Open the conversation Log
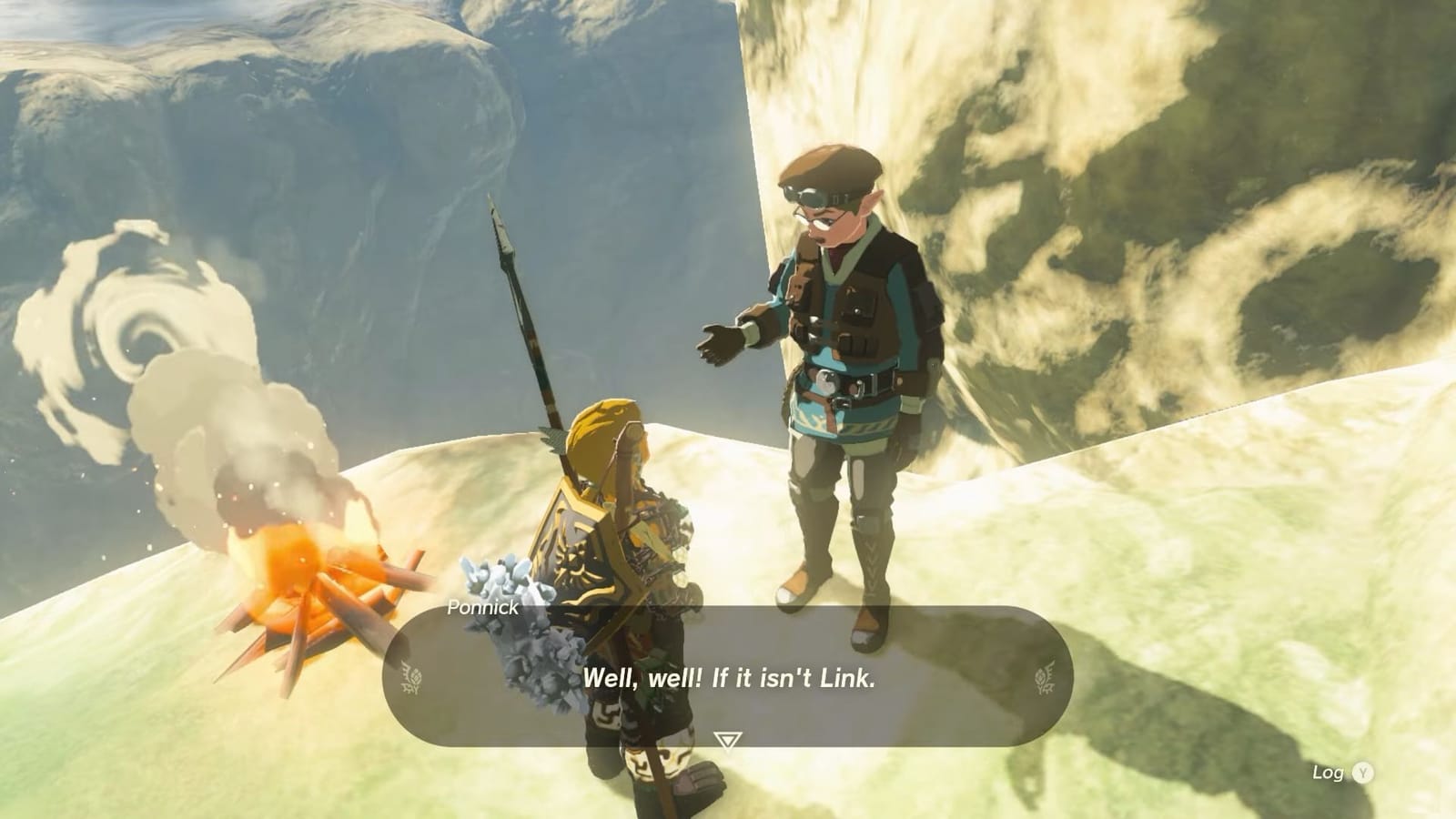 tap(1329, 770)
